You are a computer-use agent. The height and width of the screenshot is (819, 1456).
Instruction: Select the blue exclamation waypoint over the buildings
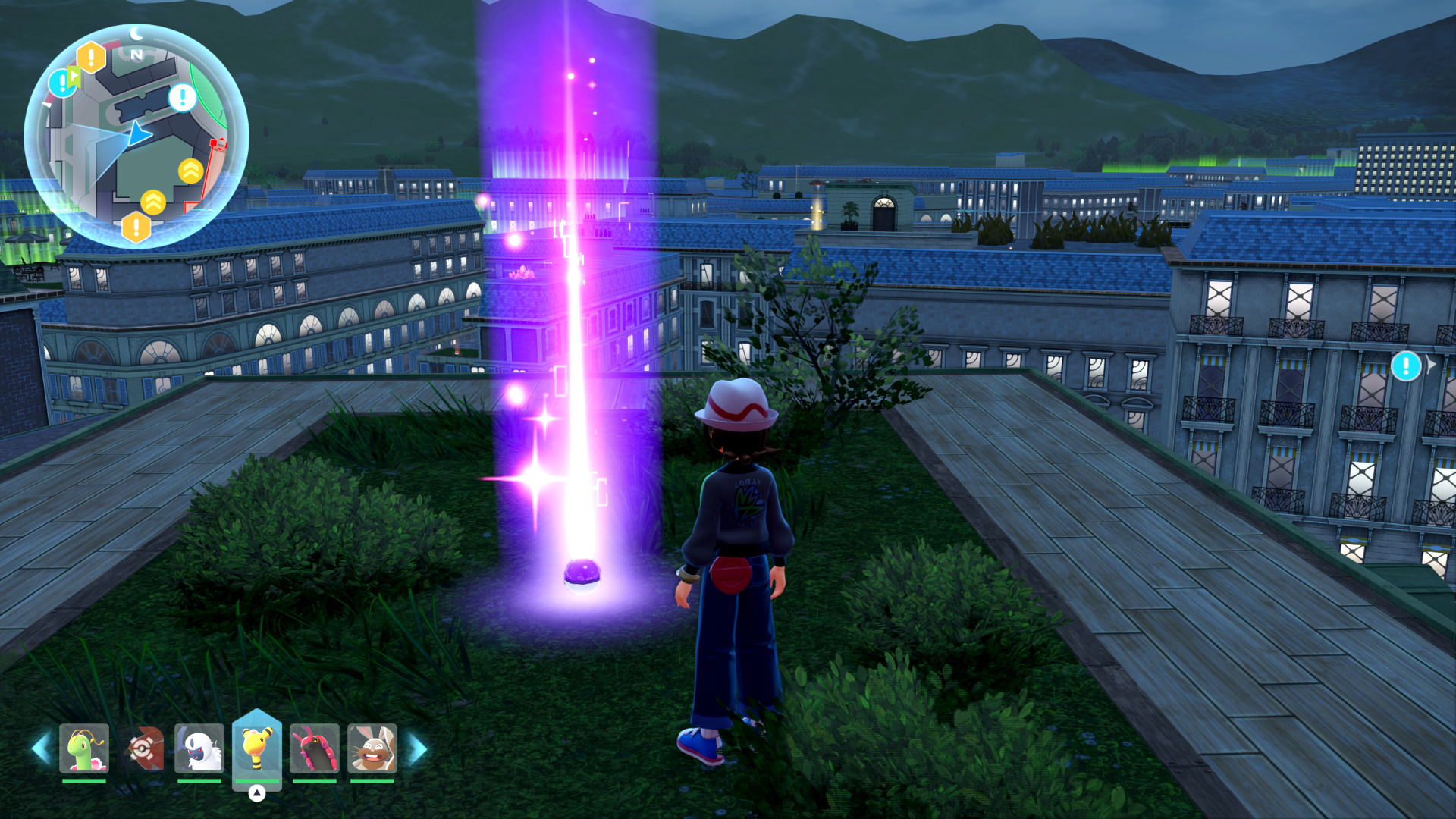tap(1405, 366)
